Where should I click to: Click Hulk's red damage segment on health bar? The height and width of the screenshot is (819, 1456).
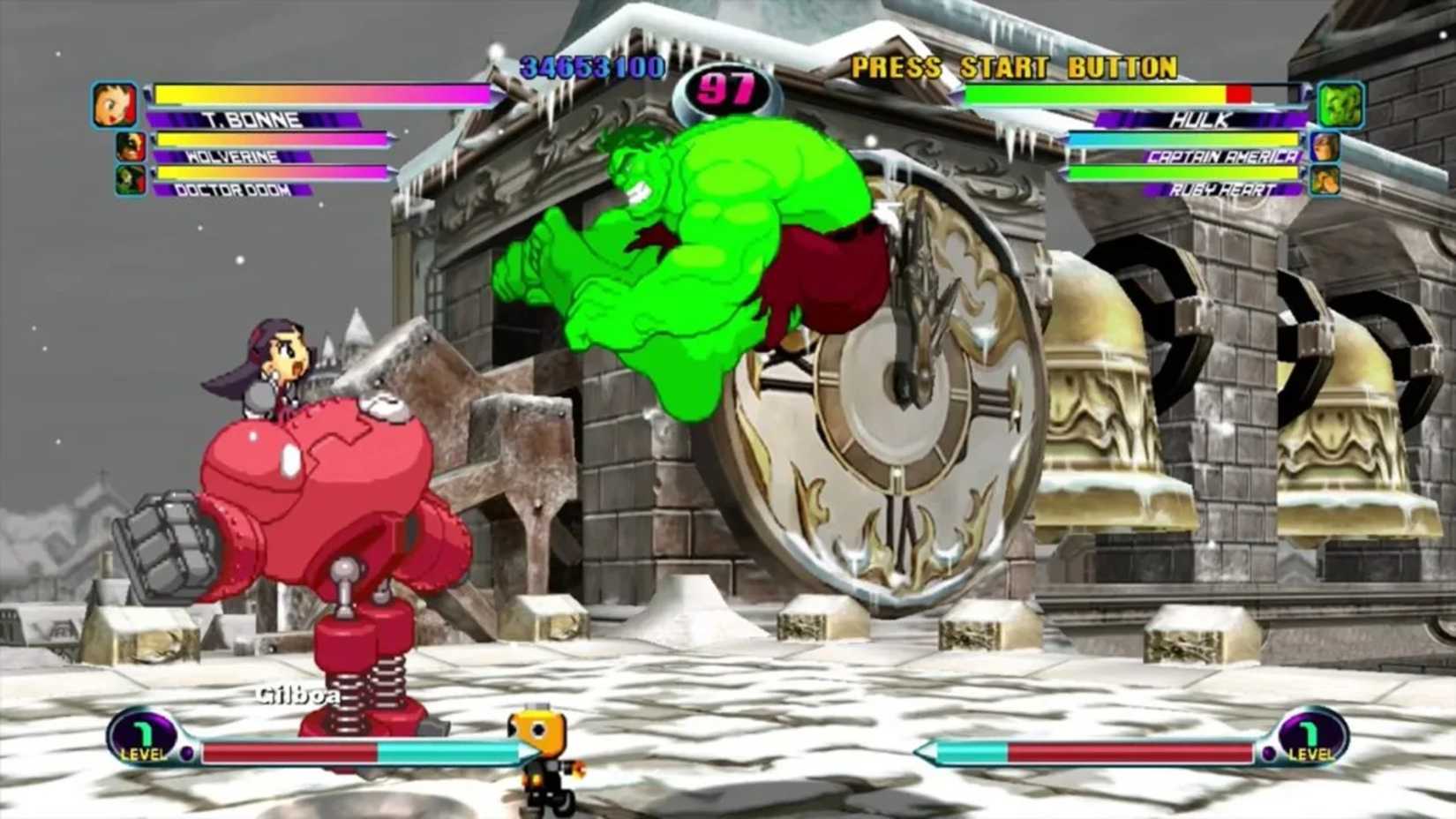point(1237,93)
